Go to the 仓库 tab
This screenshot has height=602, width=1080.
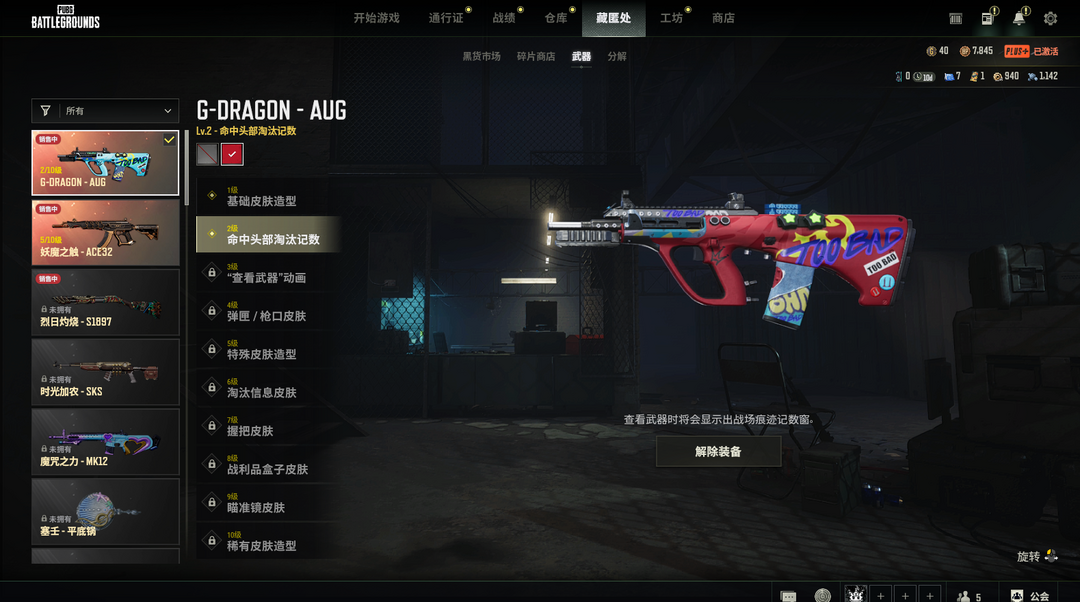point(556,18)
